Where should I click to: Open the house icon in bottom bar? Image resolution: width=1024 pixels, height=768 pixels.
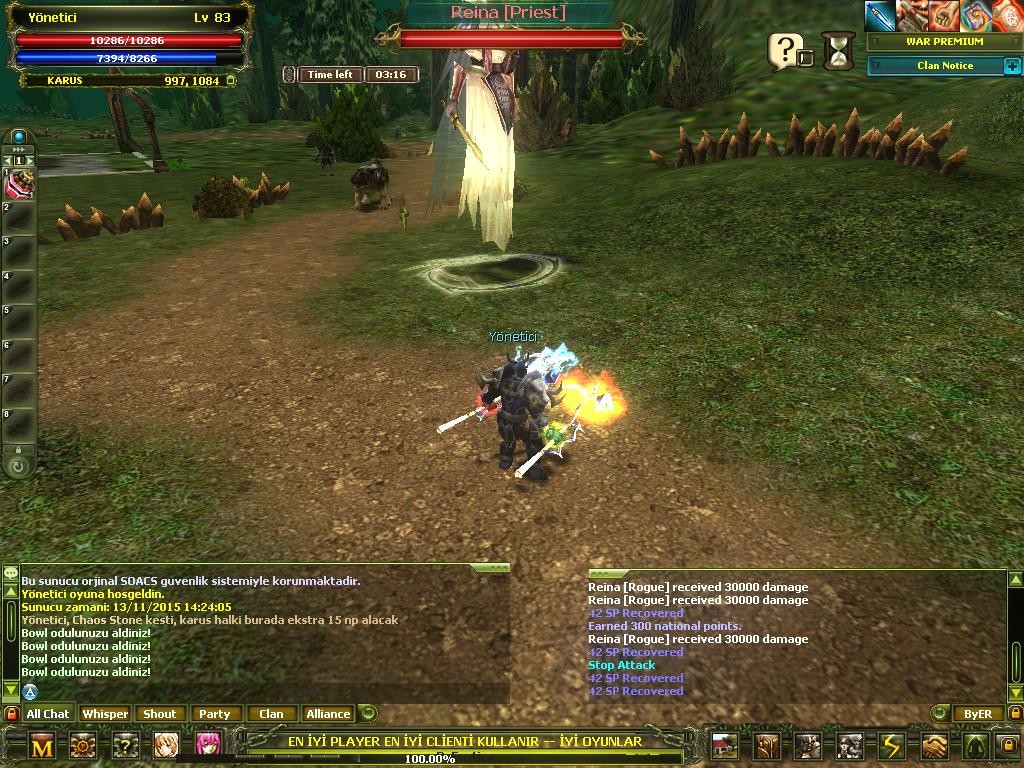point(724,746)
